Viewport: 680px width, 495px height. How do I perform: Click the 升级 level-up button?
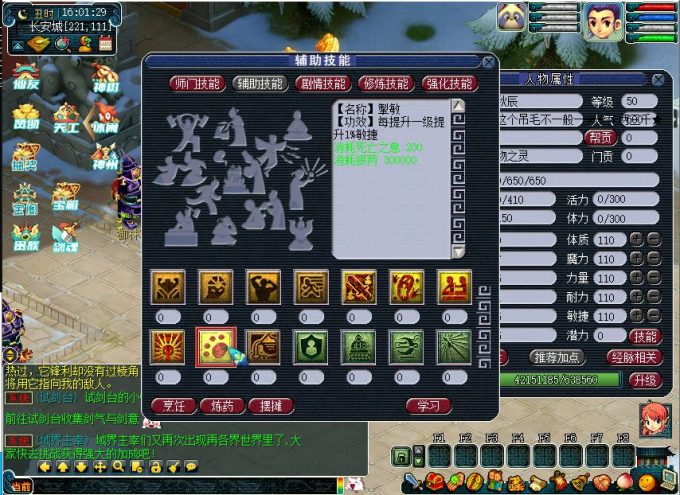pyautogui.click(x=645, y=380)
